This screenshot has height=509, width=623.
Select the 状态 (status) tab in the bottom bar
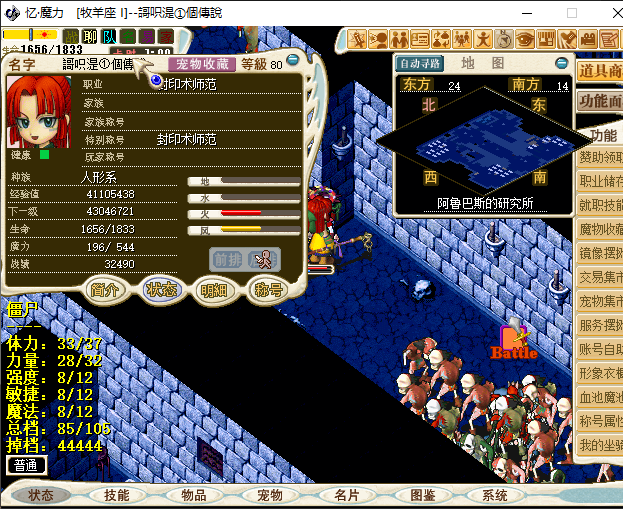pyautogui.click(x=41, y=495)
